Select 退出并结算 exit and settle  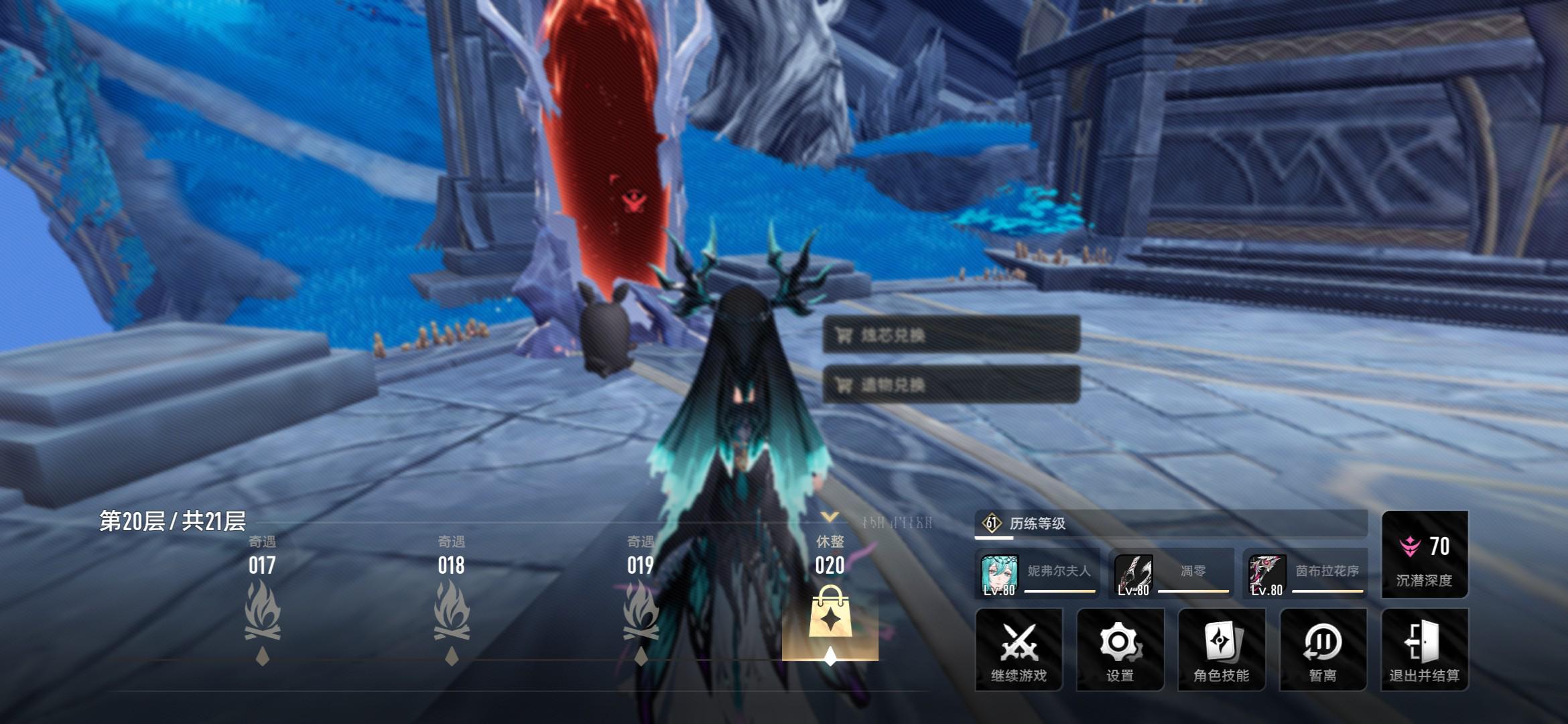point(1425,649)
